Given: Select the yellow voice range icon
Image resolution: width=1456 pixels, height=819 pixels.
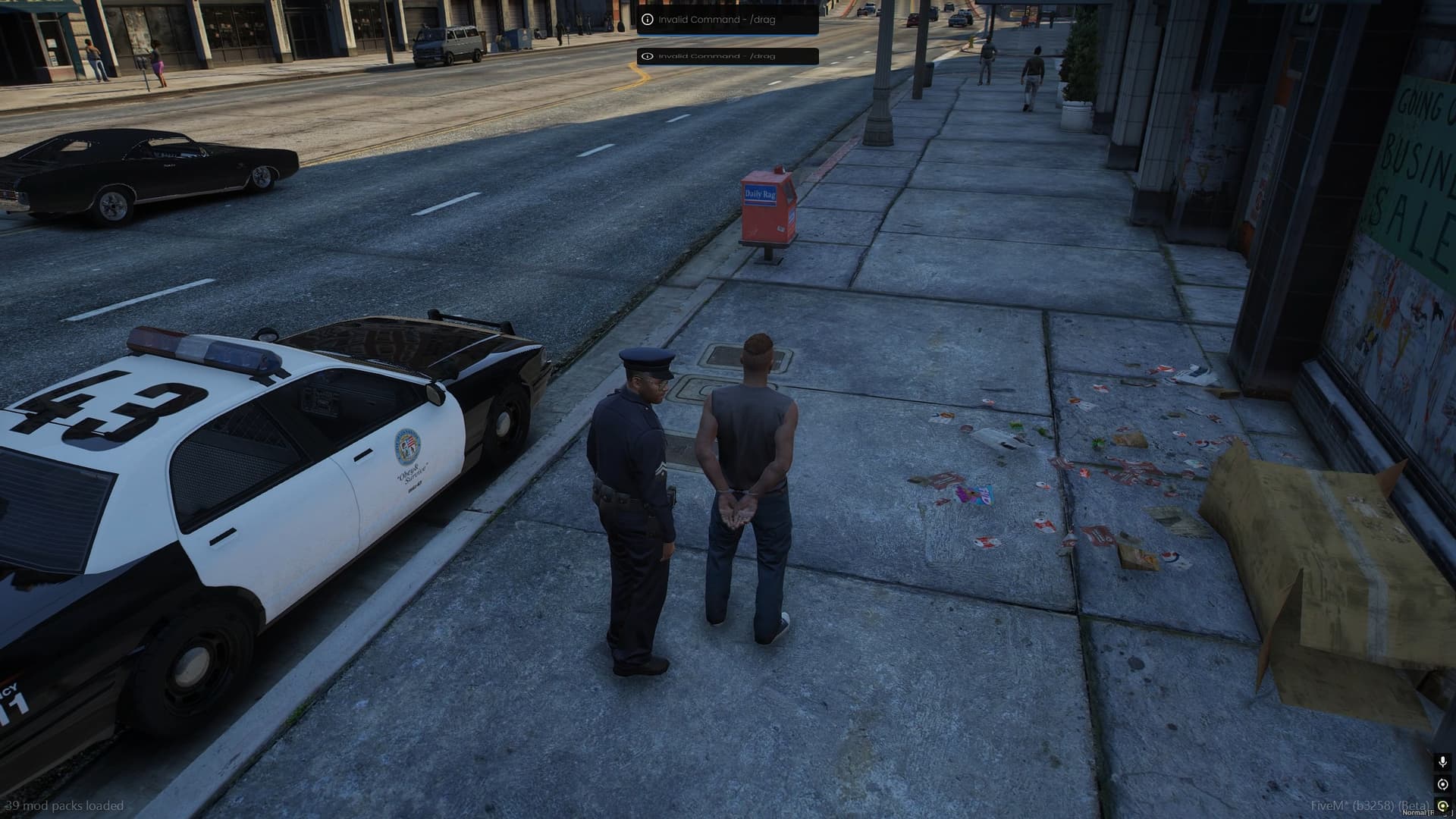Looking at the screenshot, I should (x=1442, y=805).
